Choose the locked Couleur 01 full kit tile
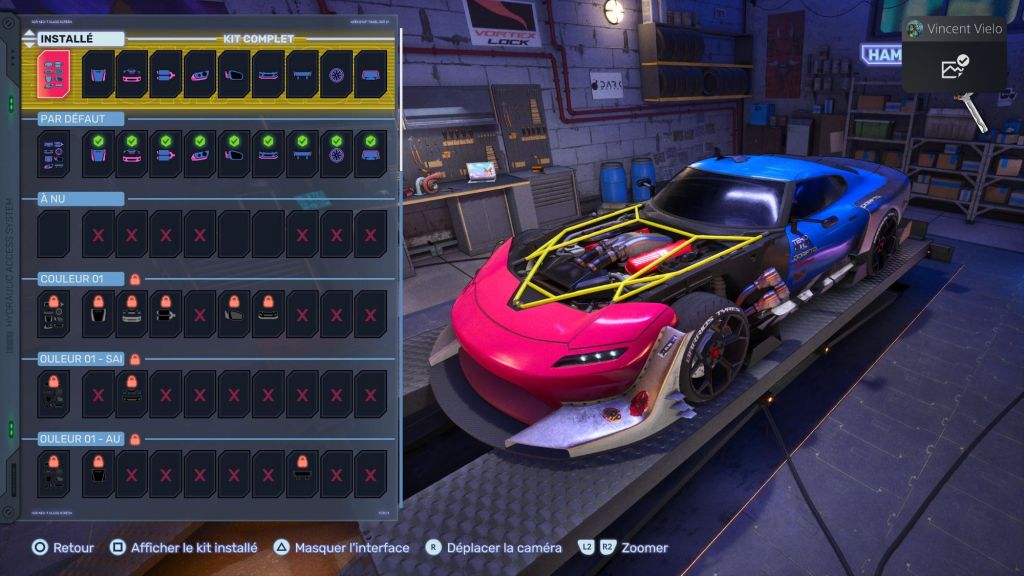Viewport: 1024px width, 576px height. pyautogui.click(x=53, y=314)
